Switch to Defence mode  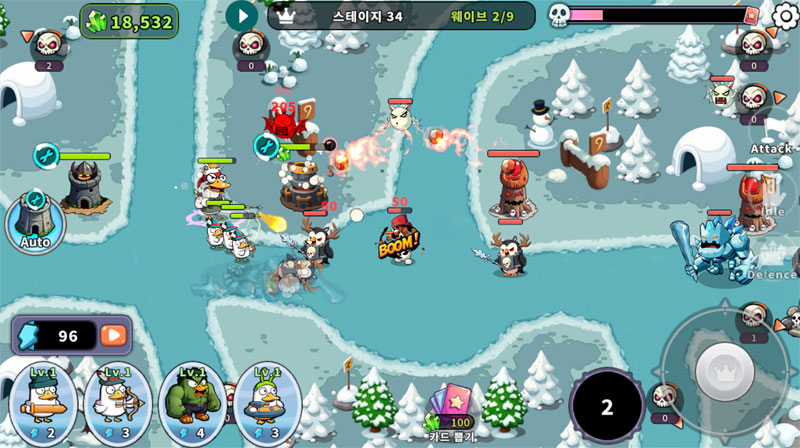(771, 262)
